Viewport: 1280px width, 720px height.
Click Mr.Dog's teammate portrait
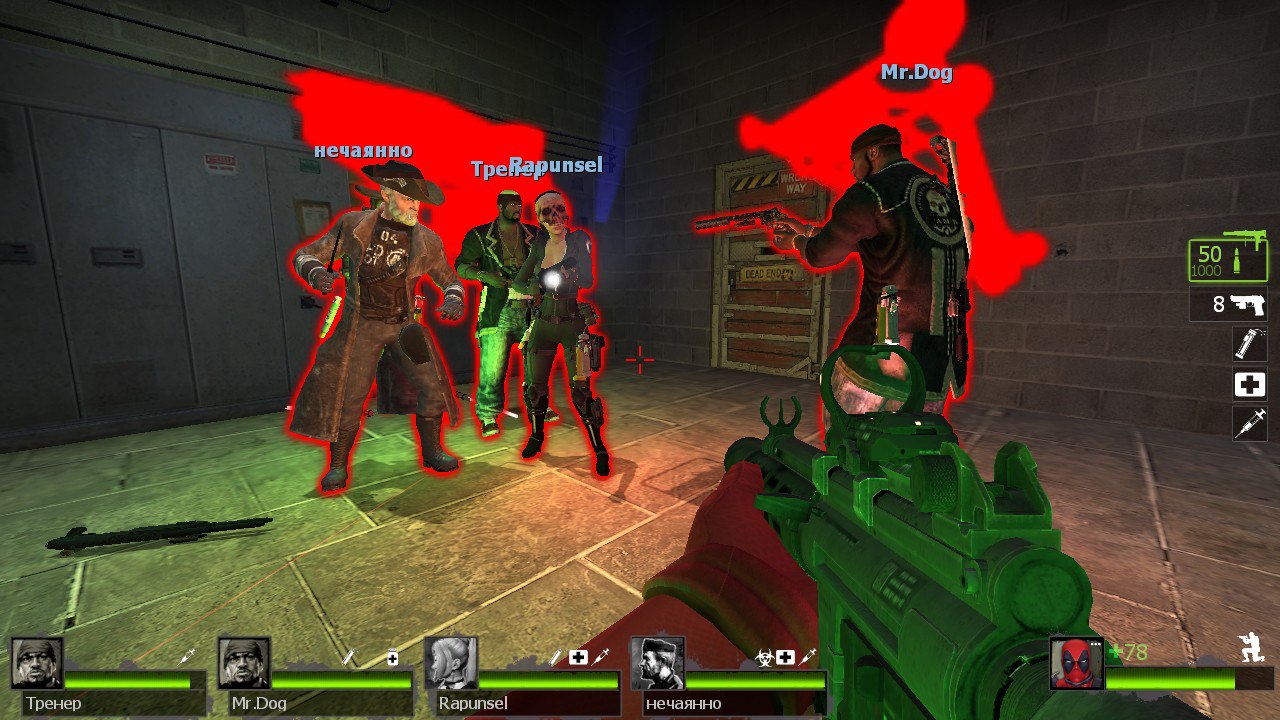[x=244, y=664]
